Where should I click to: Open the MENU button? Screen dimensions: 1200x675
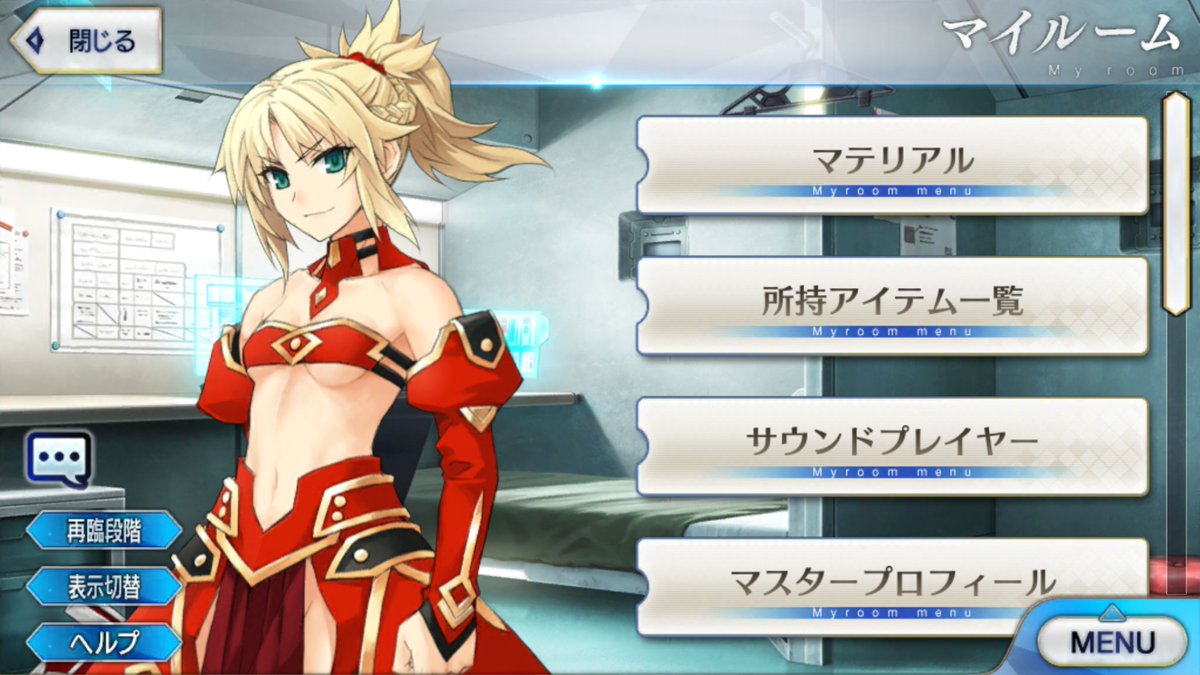1111,641
